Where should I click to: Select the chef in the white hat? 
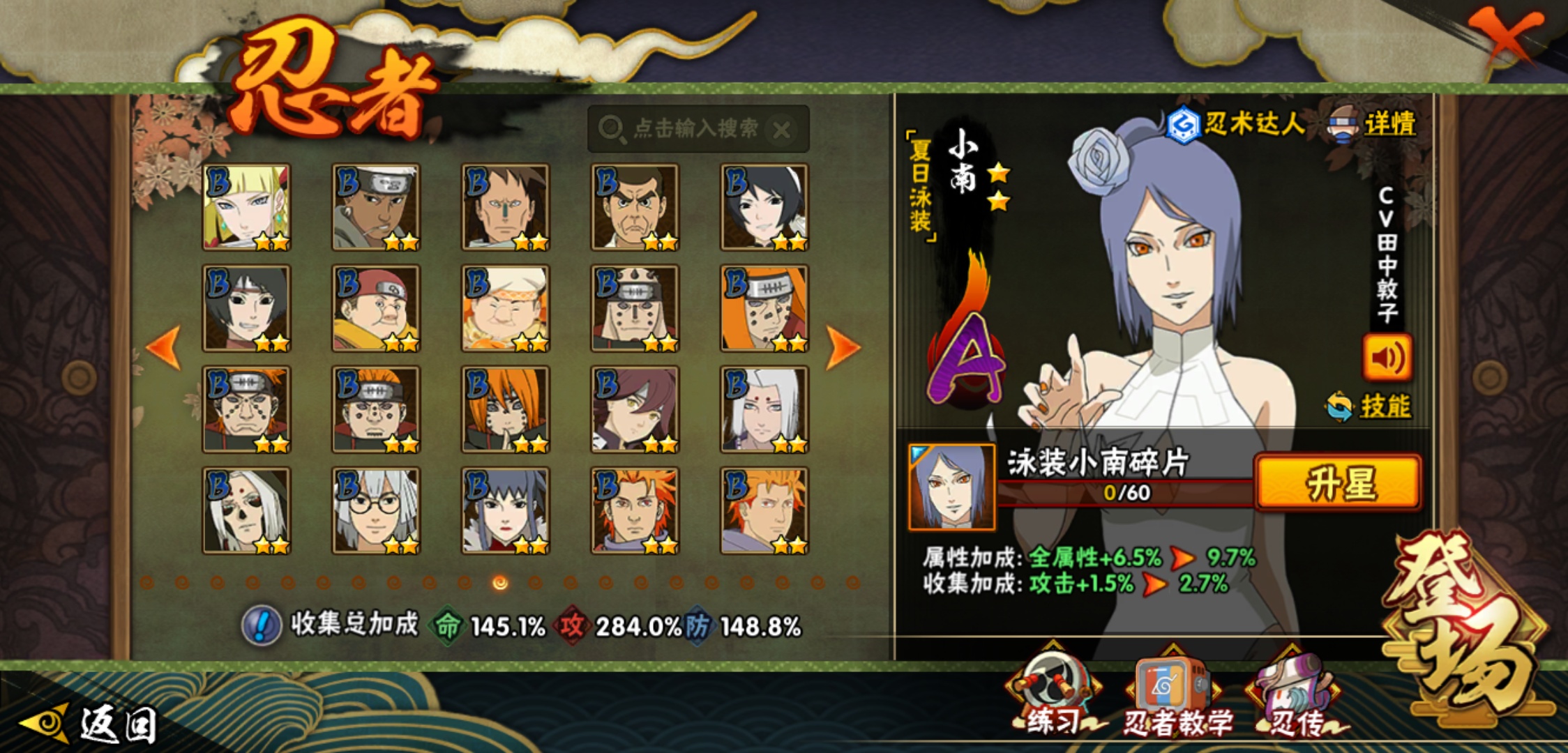[x=505, y=308]
